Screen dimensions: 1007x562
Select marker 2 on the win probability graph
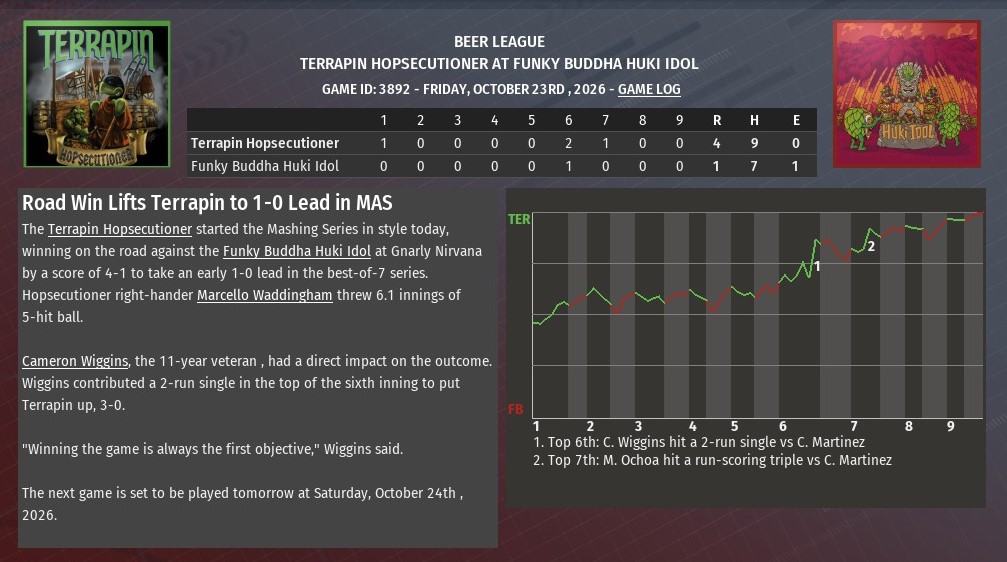871,246
